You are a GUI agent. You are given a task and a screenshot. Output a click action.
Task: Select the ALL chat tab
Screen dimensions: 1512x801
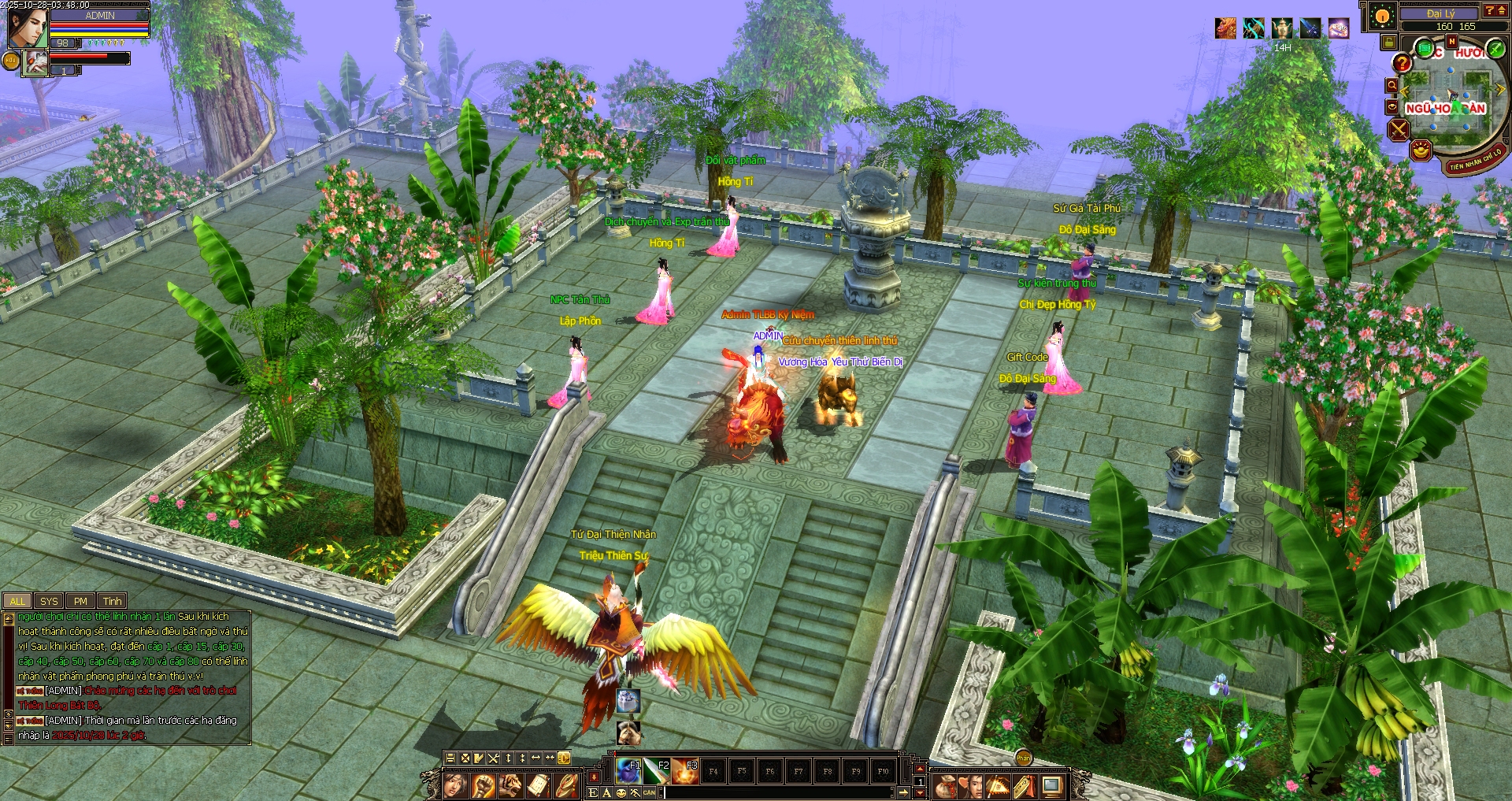[17, 601]
